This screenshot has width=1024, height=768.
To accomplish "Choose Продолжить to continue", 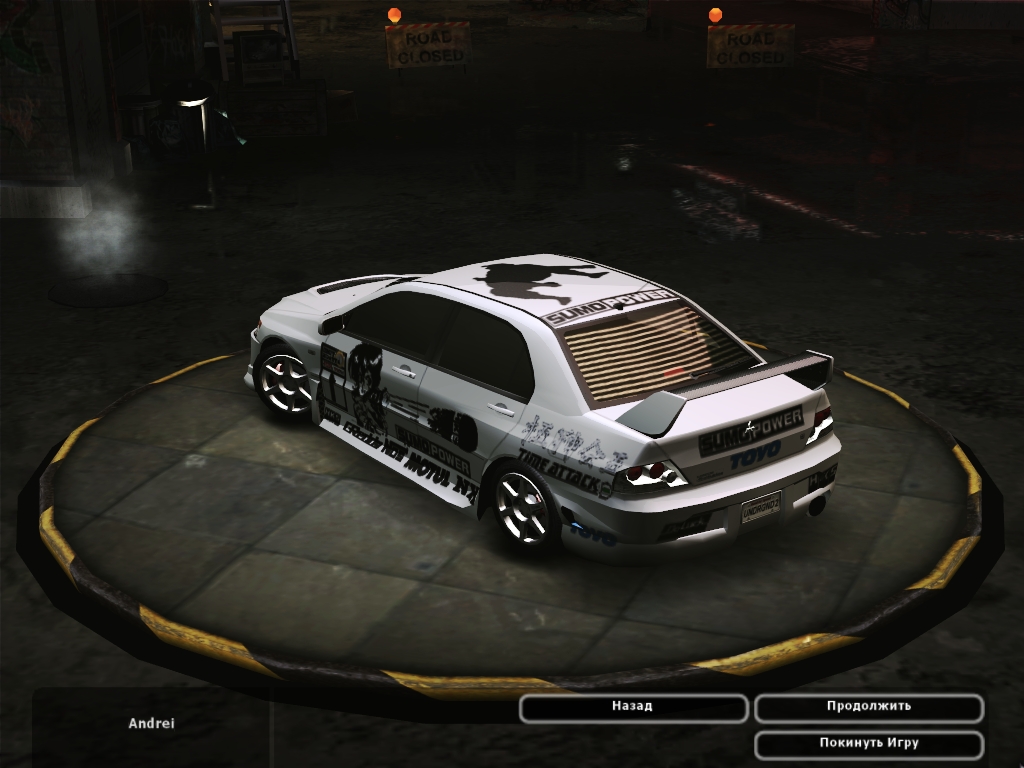I will pos(868,707).
